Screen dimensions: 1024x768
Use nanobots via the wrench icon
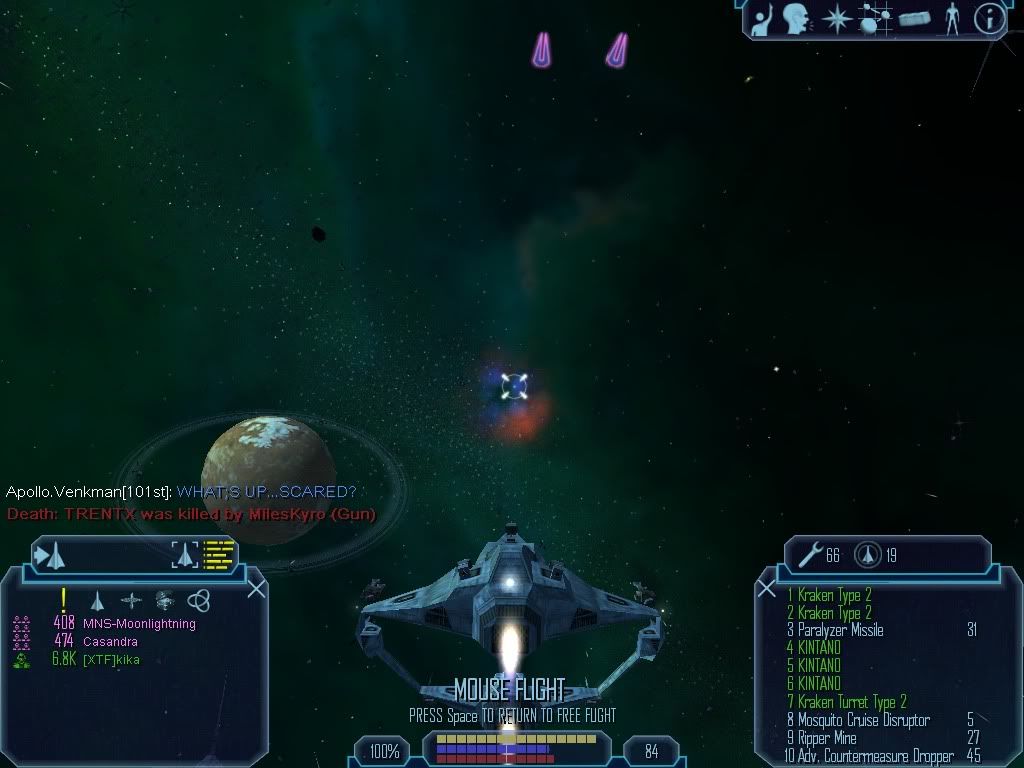(809, 555)
